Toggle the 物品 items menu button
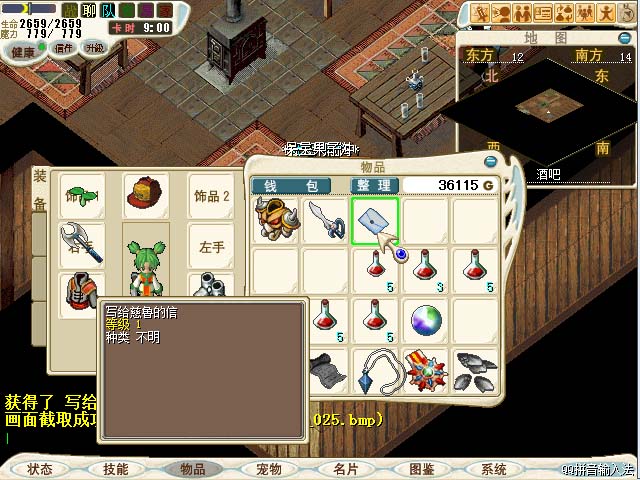The width and height of the screenshot is (640, 480). [192, 469]
